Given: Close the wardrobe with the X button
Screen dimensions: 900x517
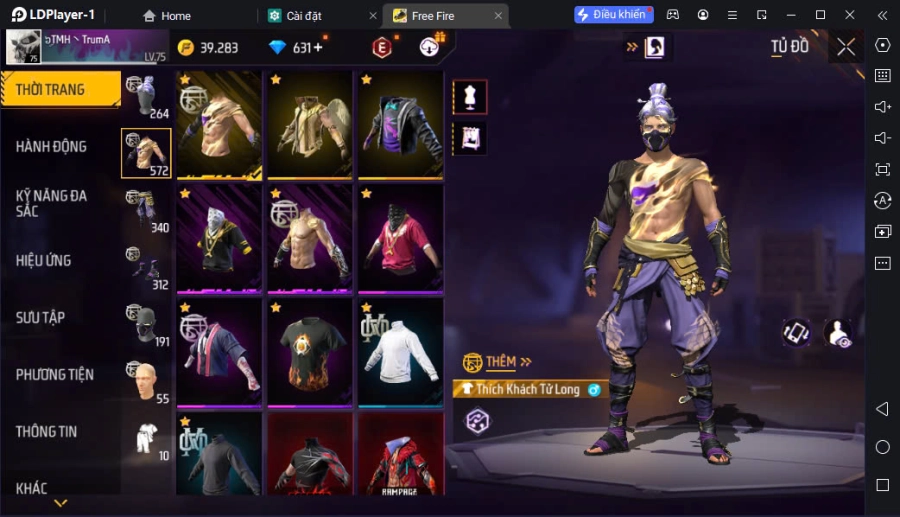Looking at the screenshot, I should click(x=846, y=47).
